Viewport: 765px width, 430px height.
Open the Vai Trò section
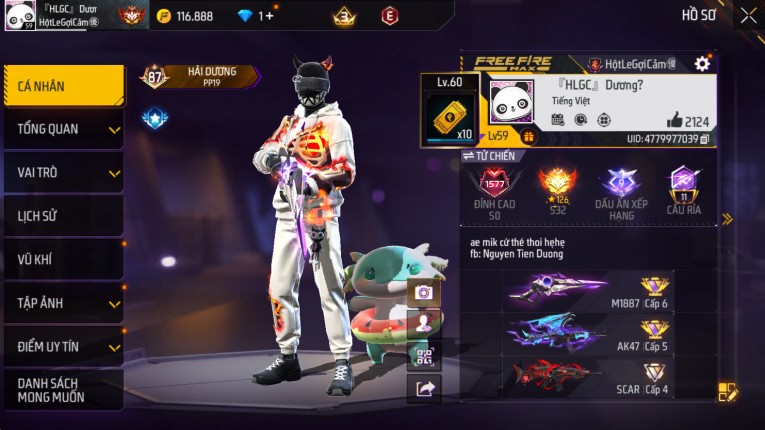tap(64, 172)
